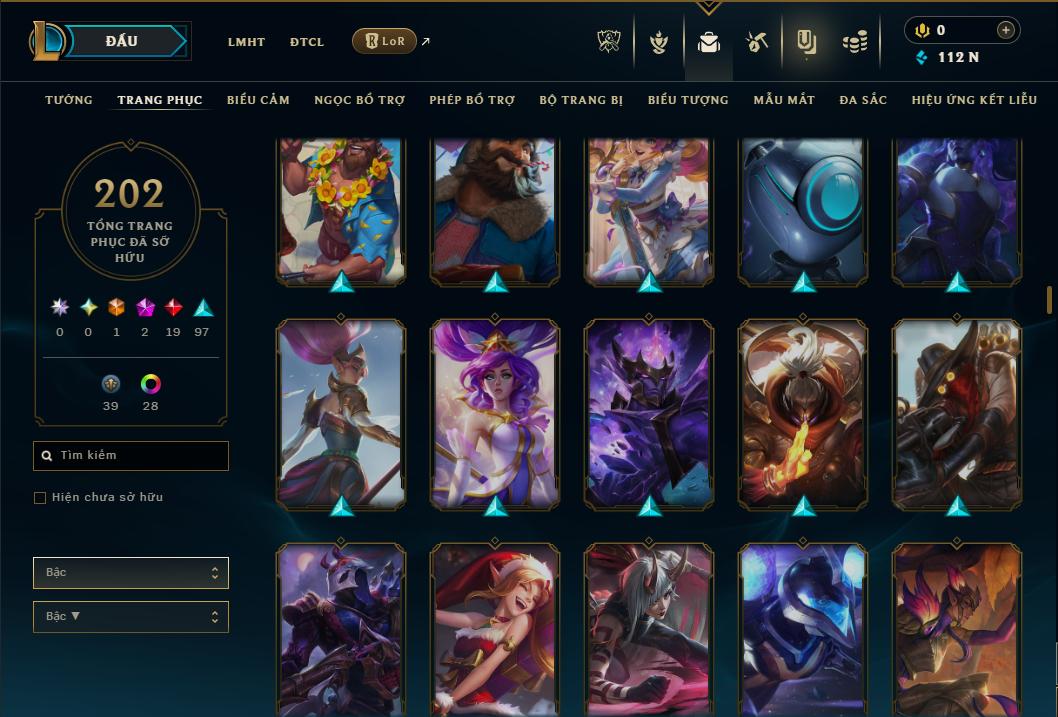Image resolution: width=1058 pixels, height=717 pixels.
Task: Select the purple-haired Star Guardian skin card
Action: pos(496,413)
